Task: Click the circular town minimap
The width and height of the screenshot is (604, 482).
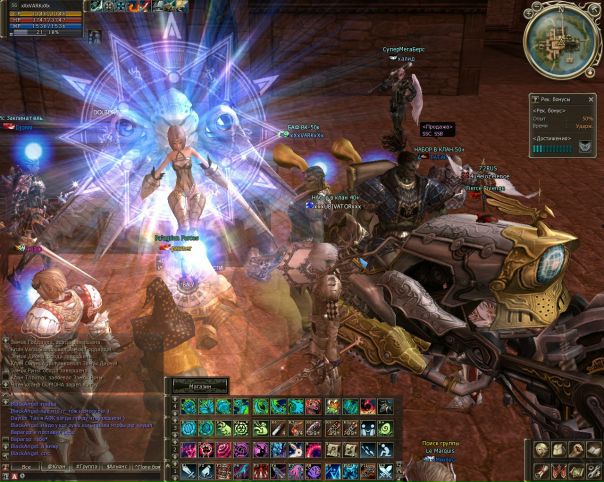Action: pos(562,41)
